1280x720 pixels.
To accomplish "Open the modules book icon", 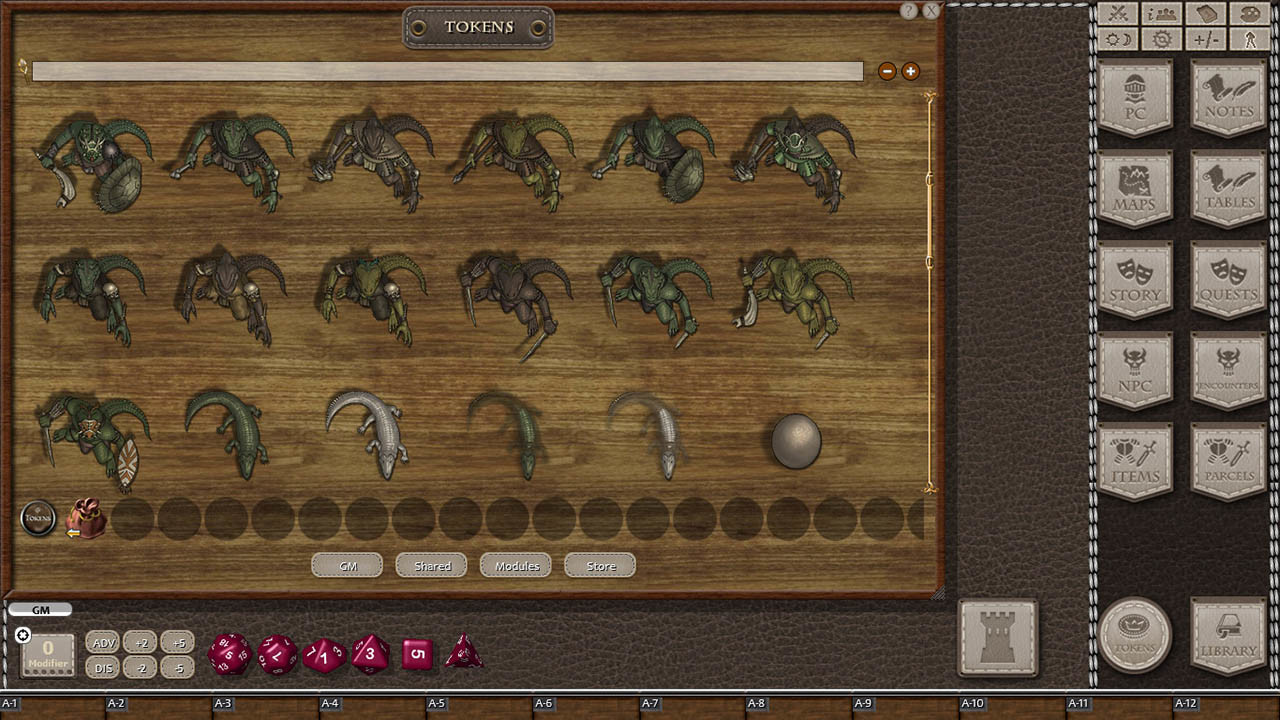I will (x=1206, y=14).
